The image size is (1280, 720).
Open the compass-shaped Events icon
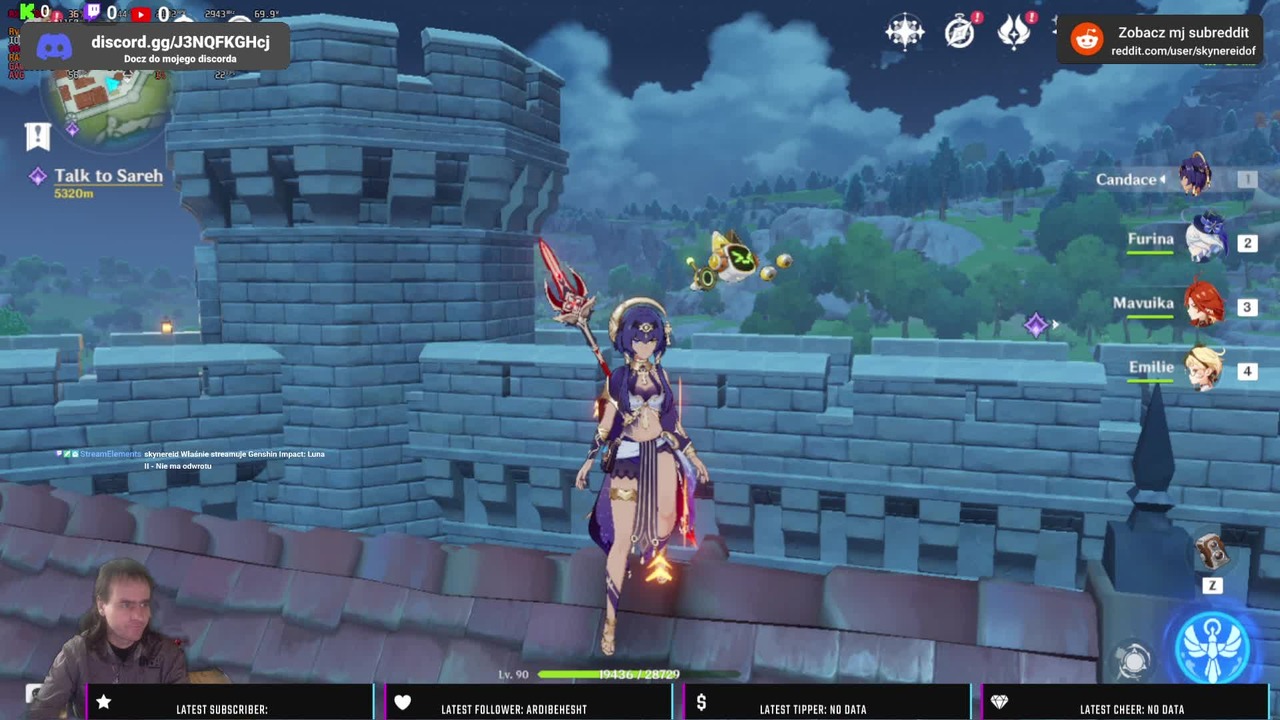tap(959, 31)
